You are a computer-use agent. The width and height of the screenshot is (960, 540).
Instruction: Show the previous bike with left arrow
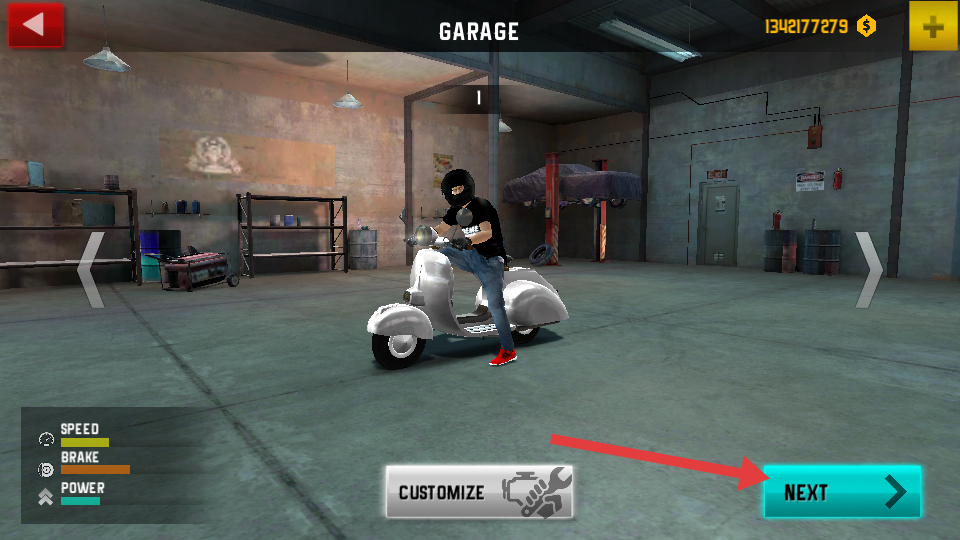[x=91, y=270]
